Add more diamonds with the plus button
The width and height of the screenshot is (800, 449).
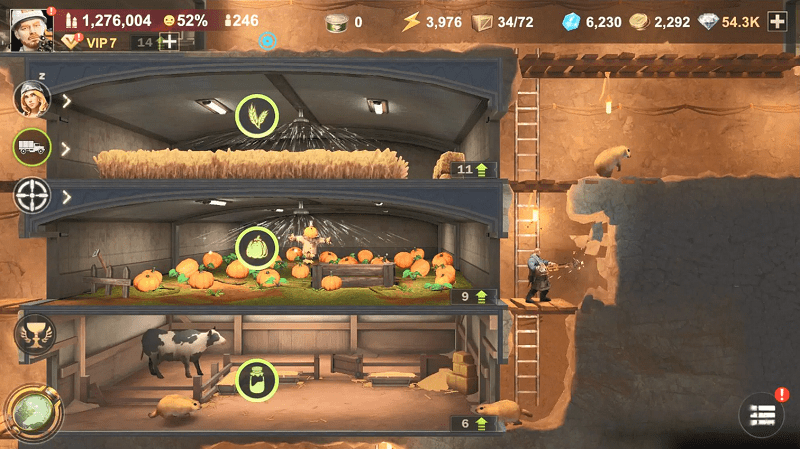click(x=777, y=21)
